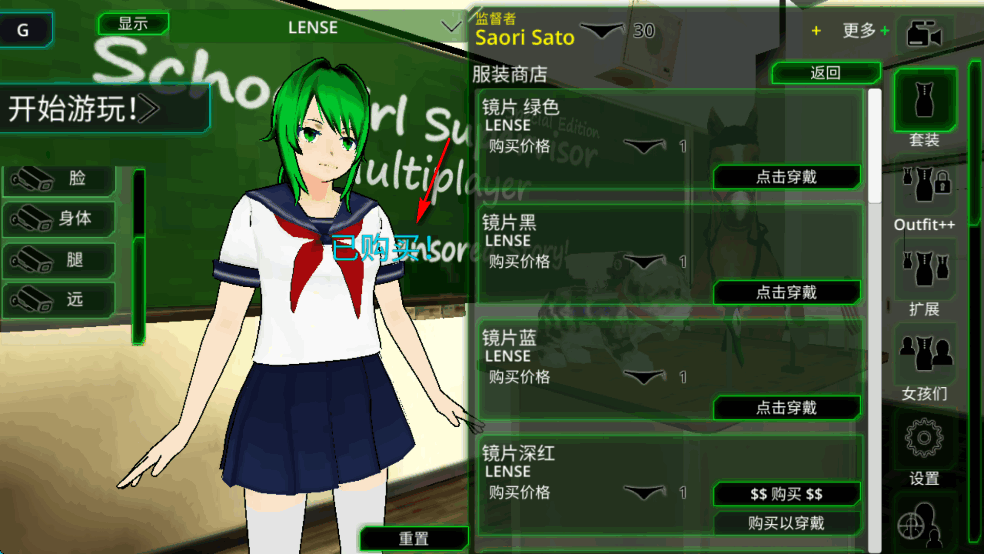Click the 重置 reset button
This screenshot has width=984, height=554.
click(414, 539)
